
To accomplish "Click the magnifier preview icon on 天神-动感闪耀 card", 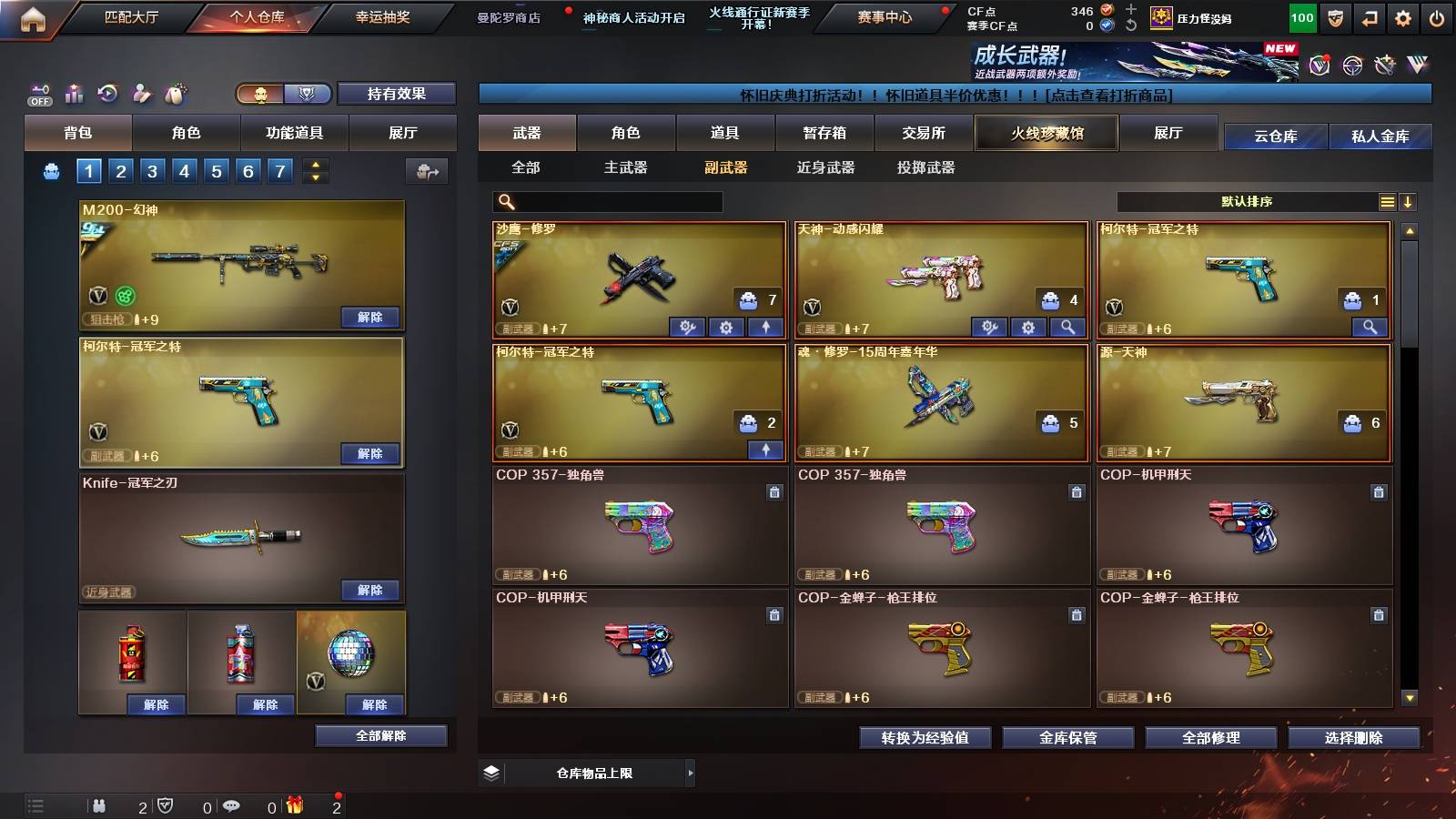I will (x=1067, y=328).
